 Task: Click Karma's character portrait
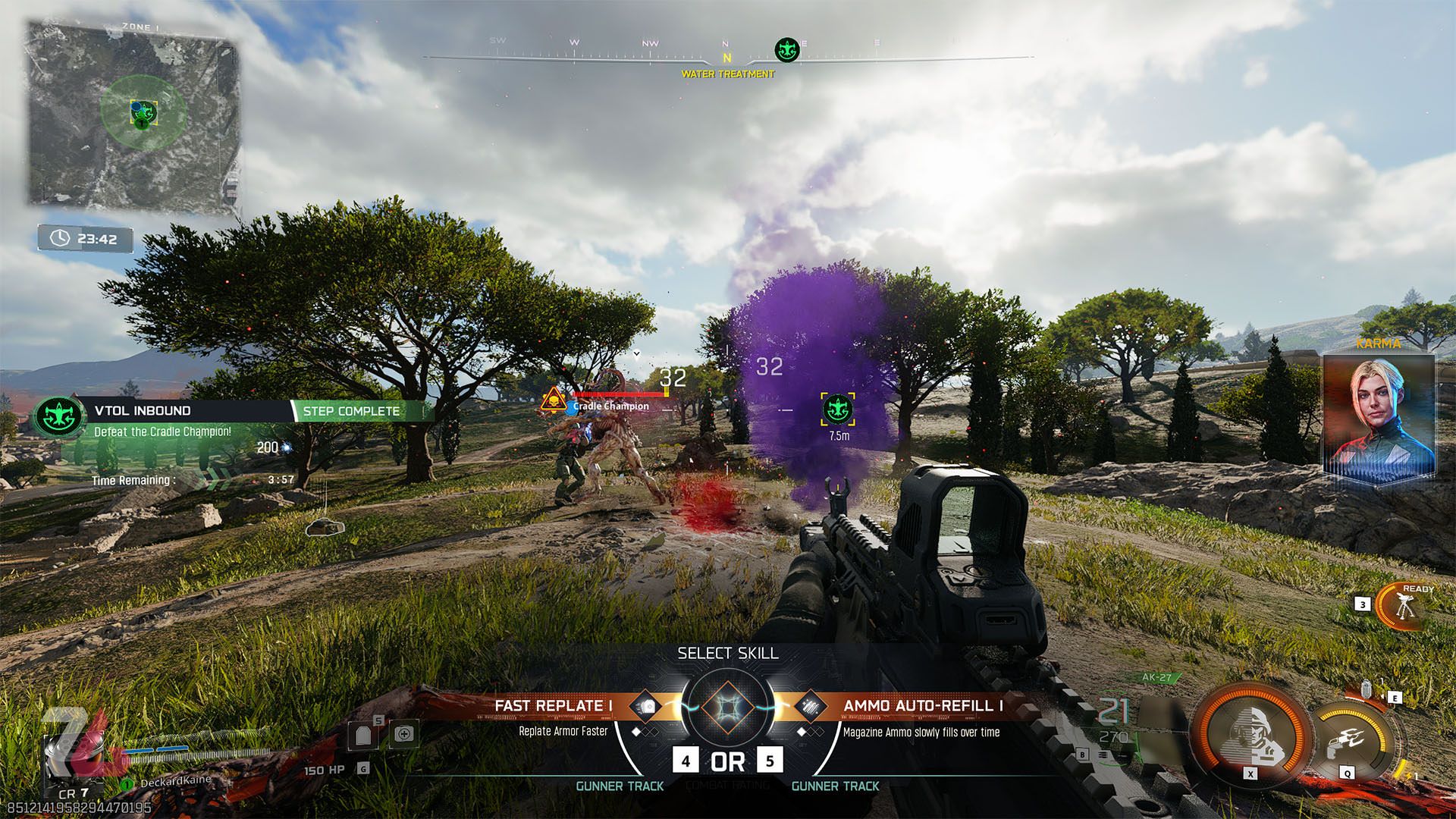coord(1379,416)
